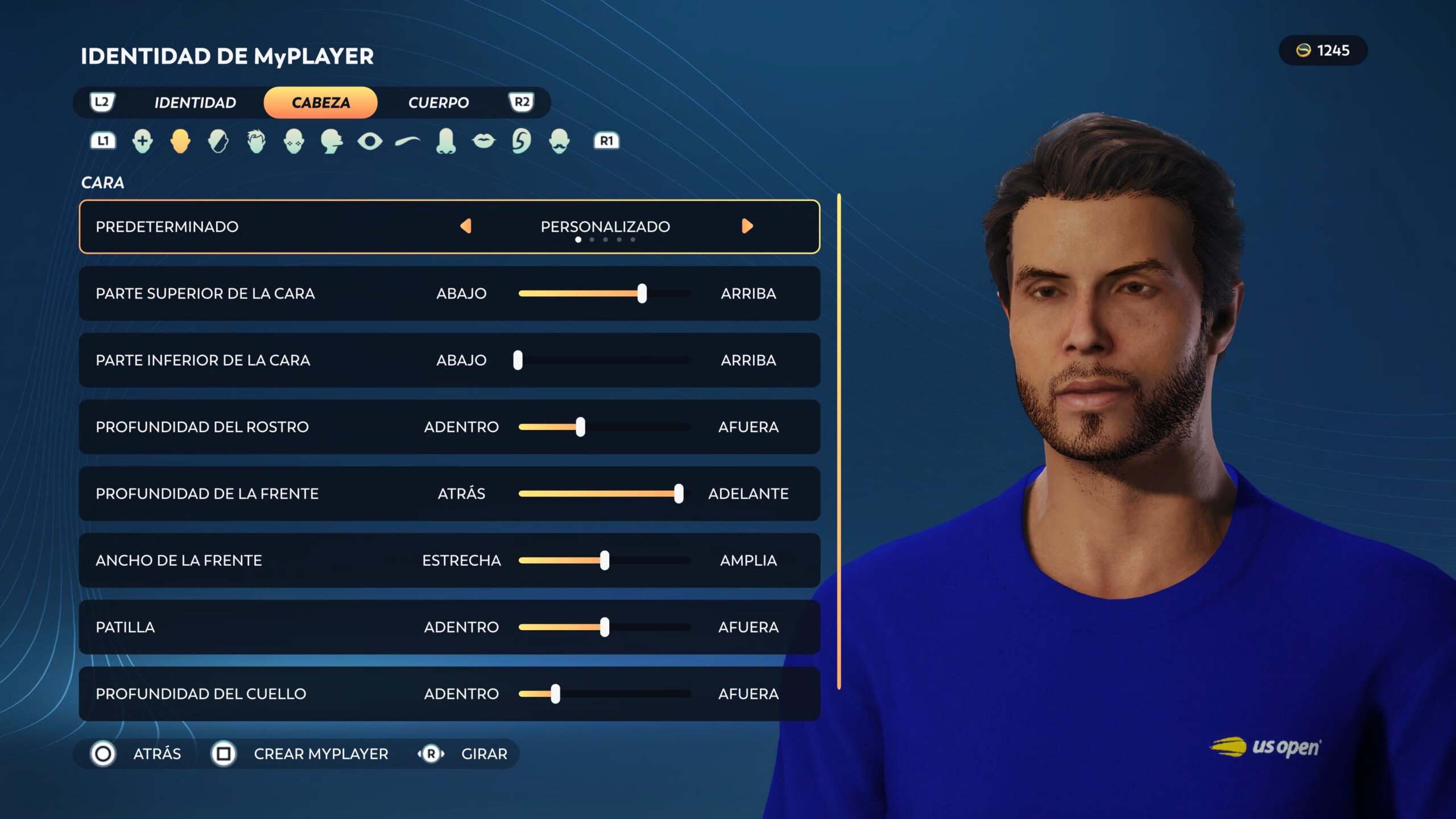This screenshot has width=1456, height=819.
Task: Open the lips category icon
Action: pyautogui.click(x=483, y=141)
